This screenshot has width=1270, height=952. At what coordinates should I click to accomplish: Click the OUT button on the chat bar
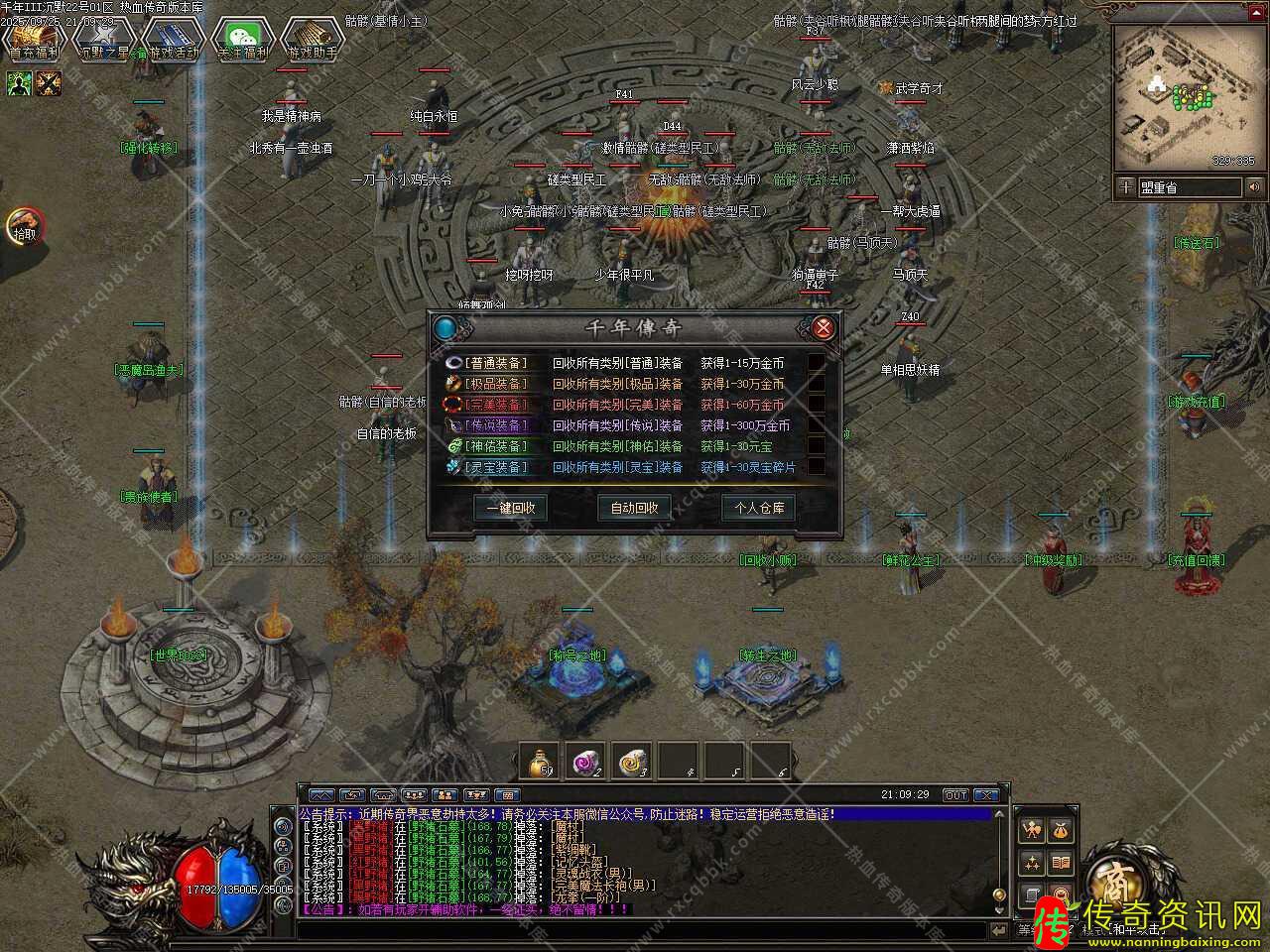955,795
